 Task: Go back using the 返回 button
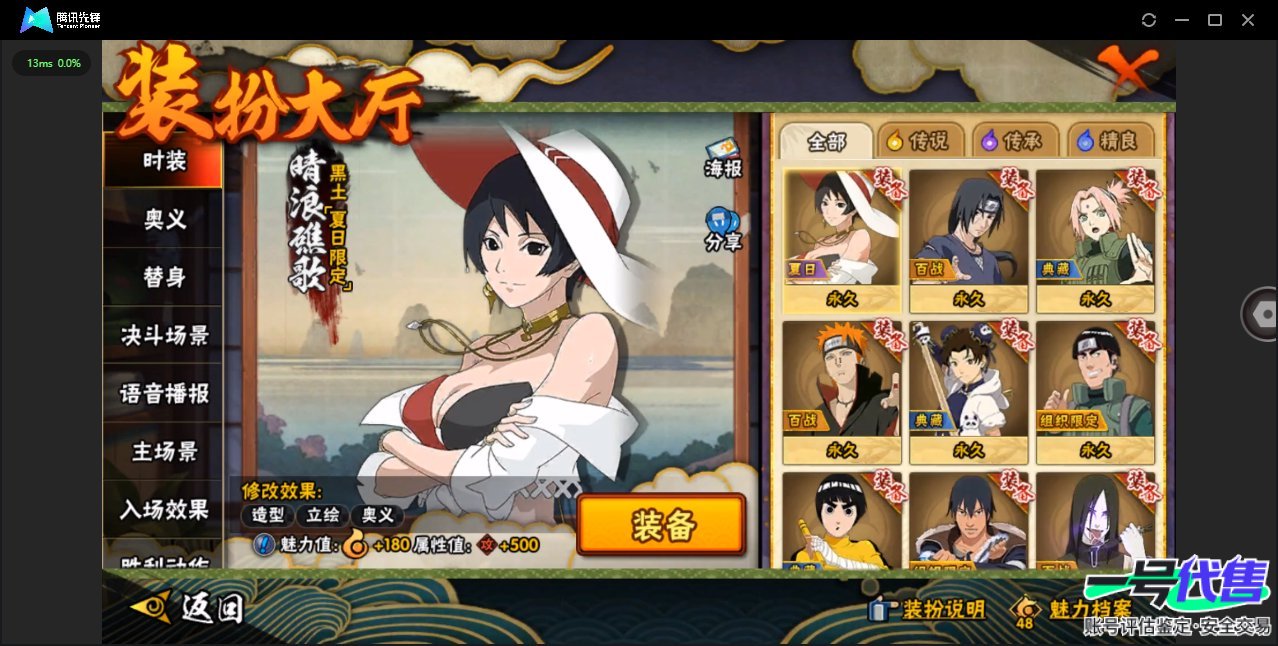(188, 607)
